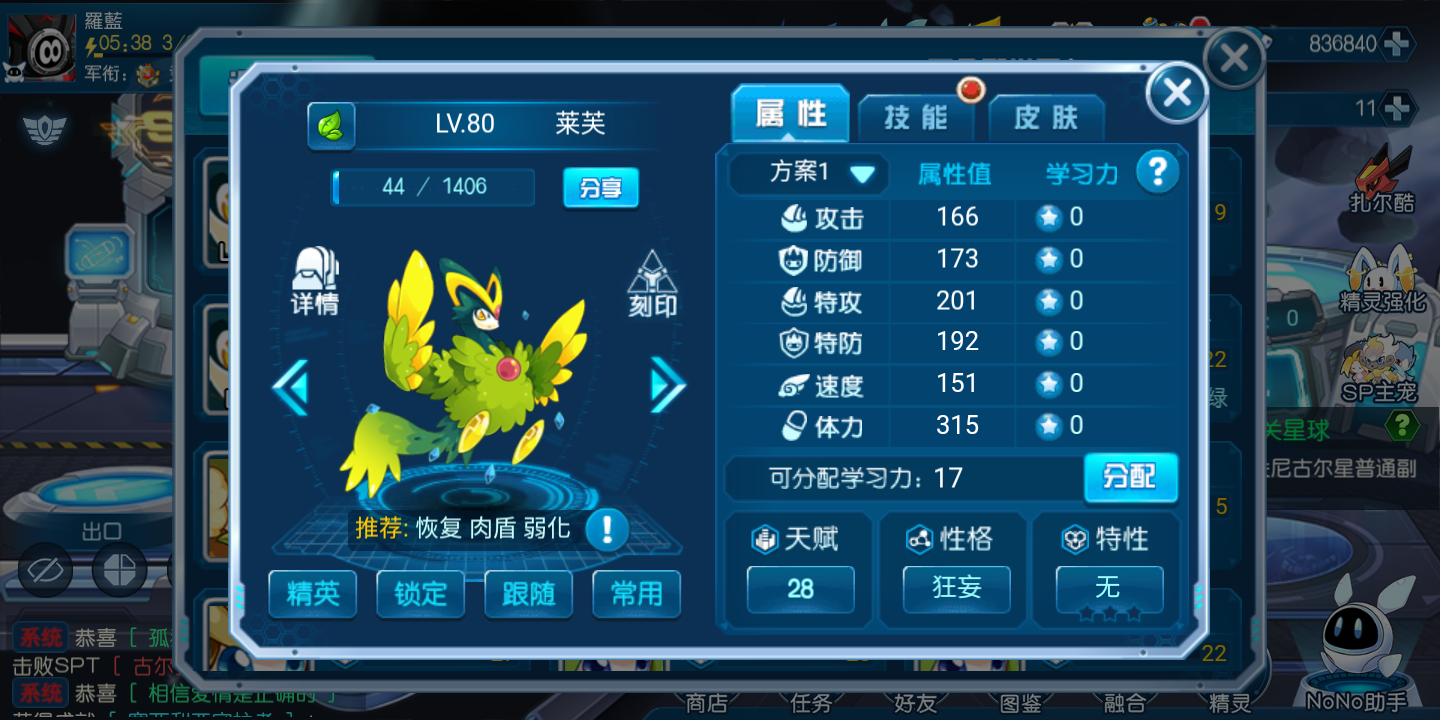Switch to the 技能 skills tab
The width and height of the screenshot is (1440, 720).
tap(916, 118)
